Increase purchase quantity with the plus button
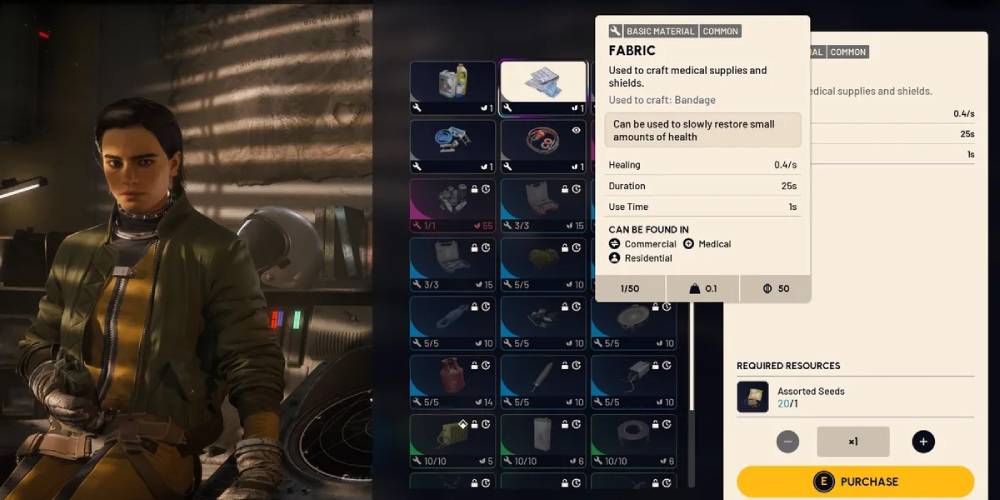The height and width of the screenshot is (500, 1000). (x=923, y=441)
